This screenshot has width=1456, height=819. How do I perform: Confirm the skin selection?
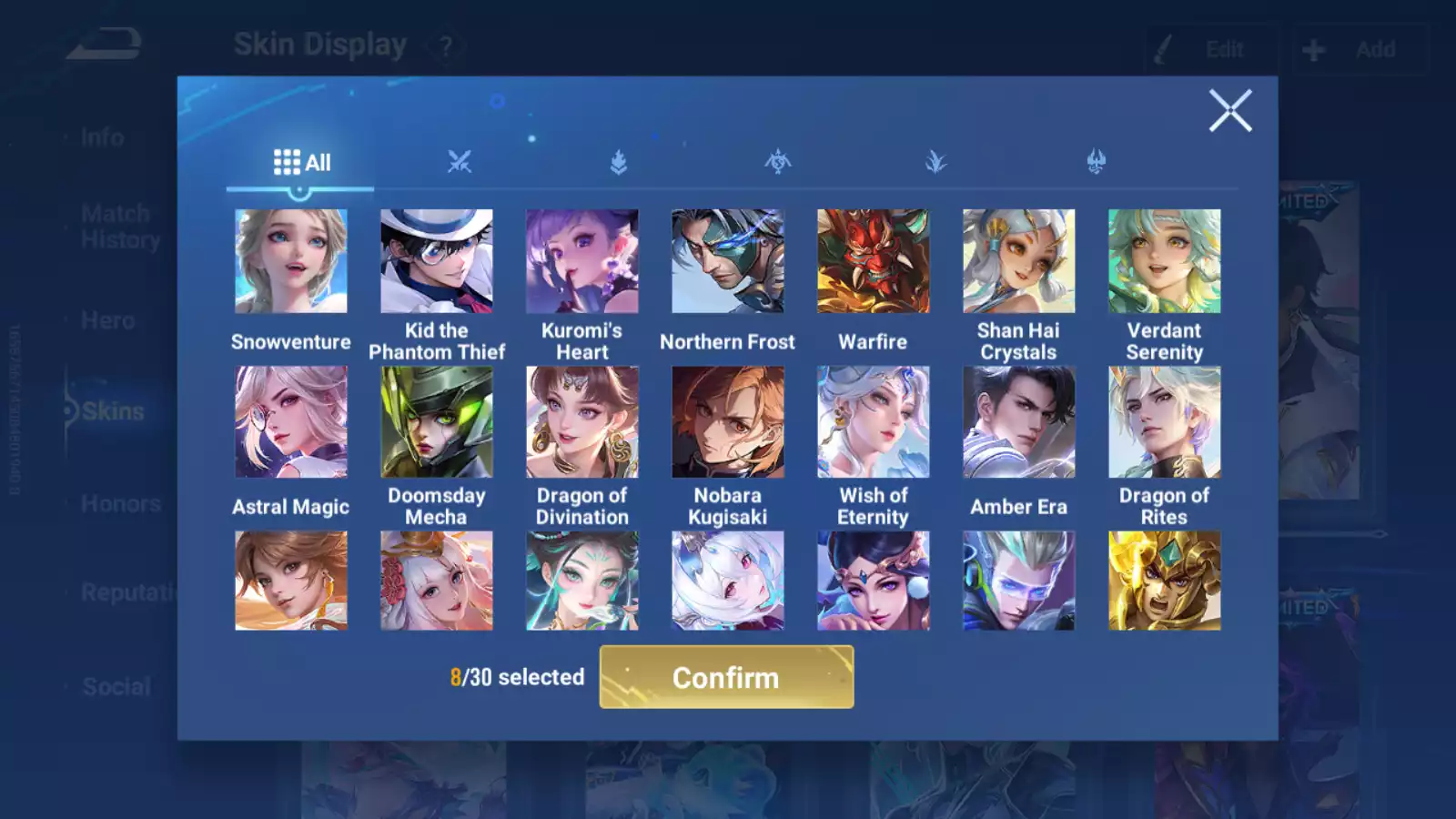[726, 677]
